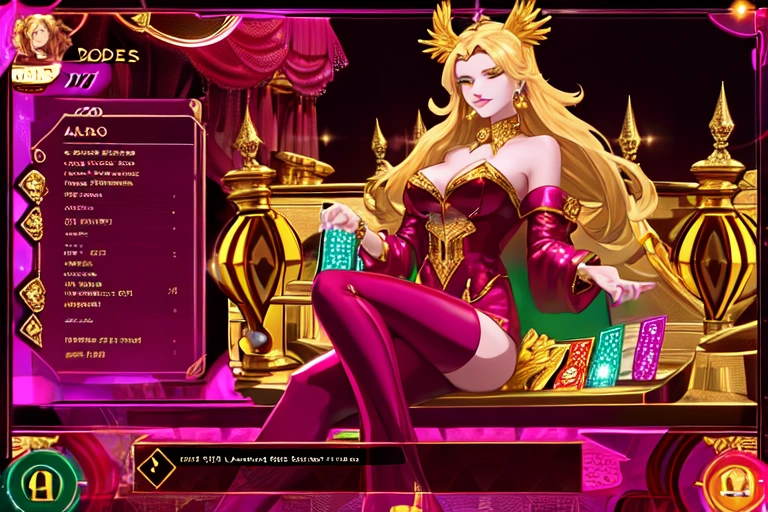Click the red round gold-emblem button

coord(731,481)
